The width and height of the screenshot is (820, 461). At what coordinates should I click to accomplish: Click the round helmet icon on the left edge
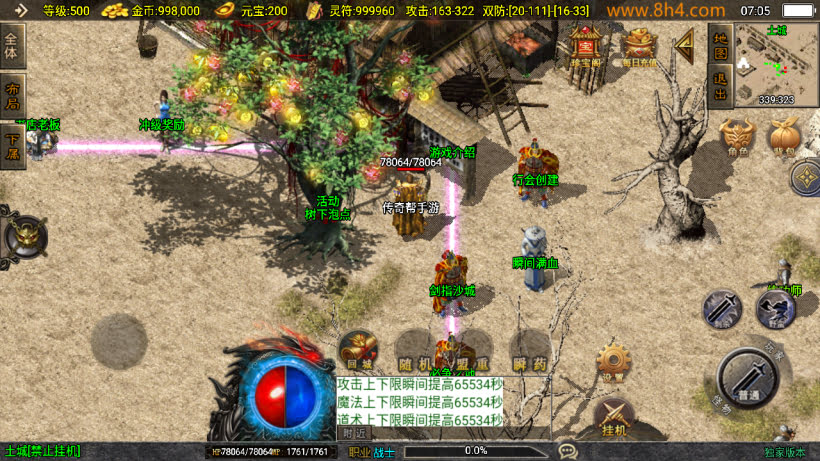pyautogui.click(x=22, y=238)
